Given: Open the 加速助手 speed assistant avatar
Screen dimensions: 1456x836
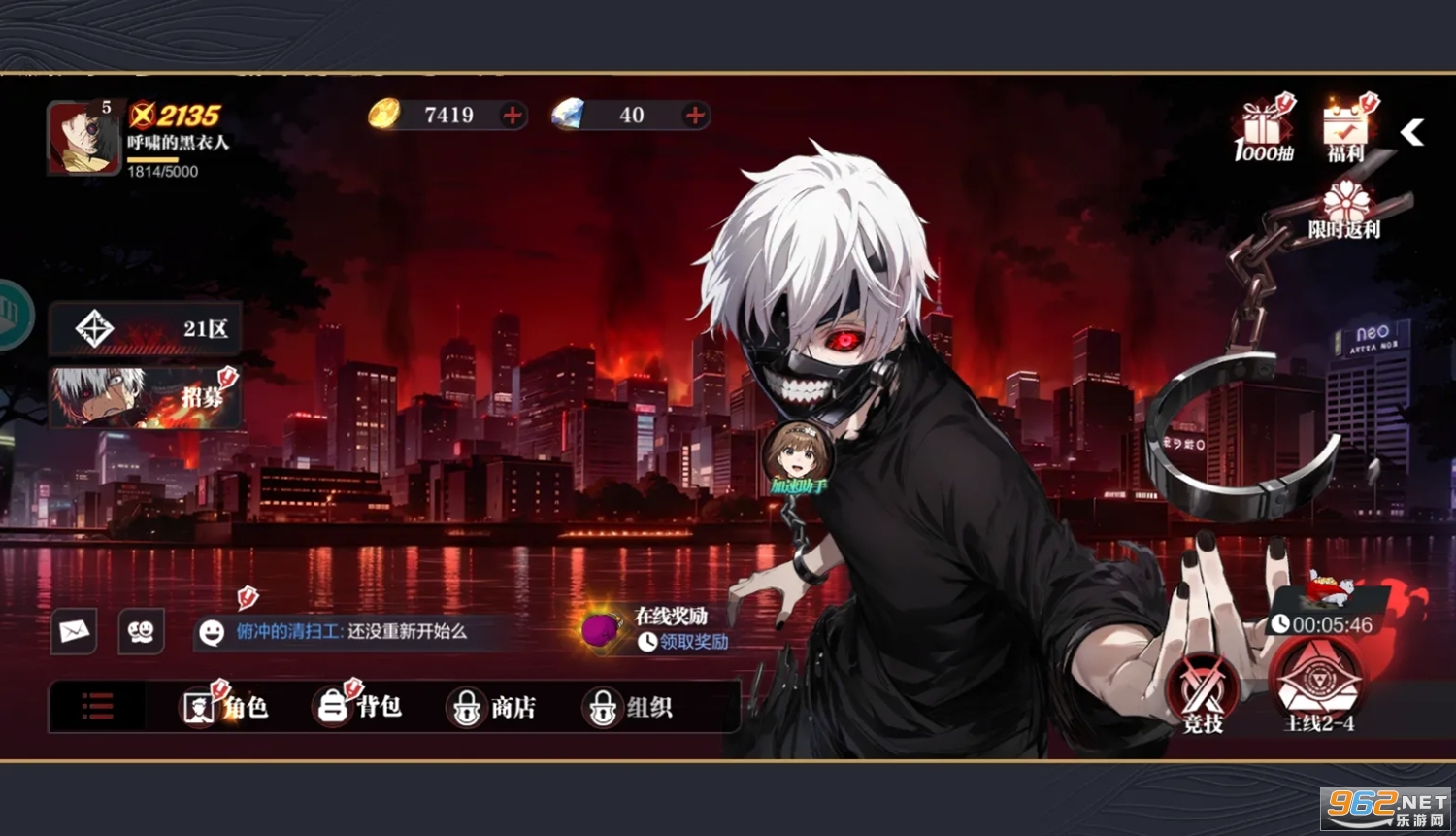Looking at the screenshot, I should click(798, 454).
